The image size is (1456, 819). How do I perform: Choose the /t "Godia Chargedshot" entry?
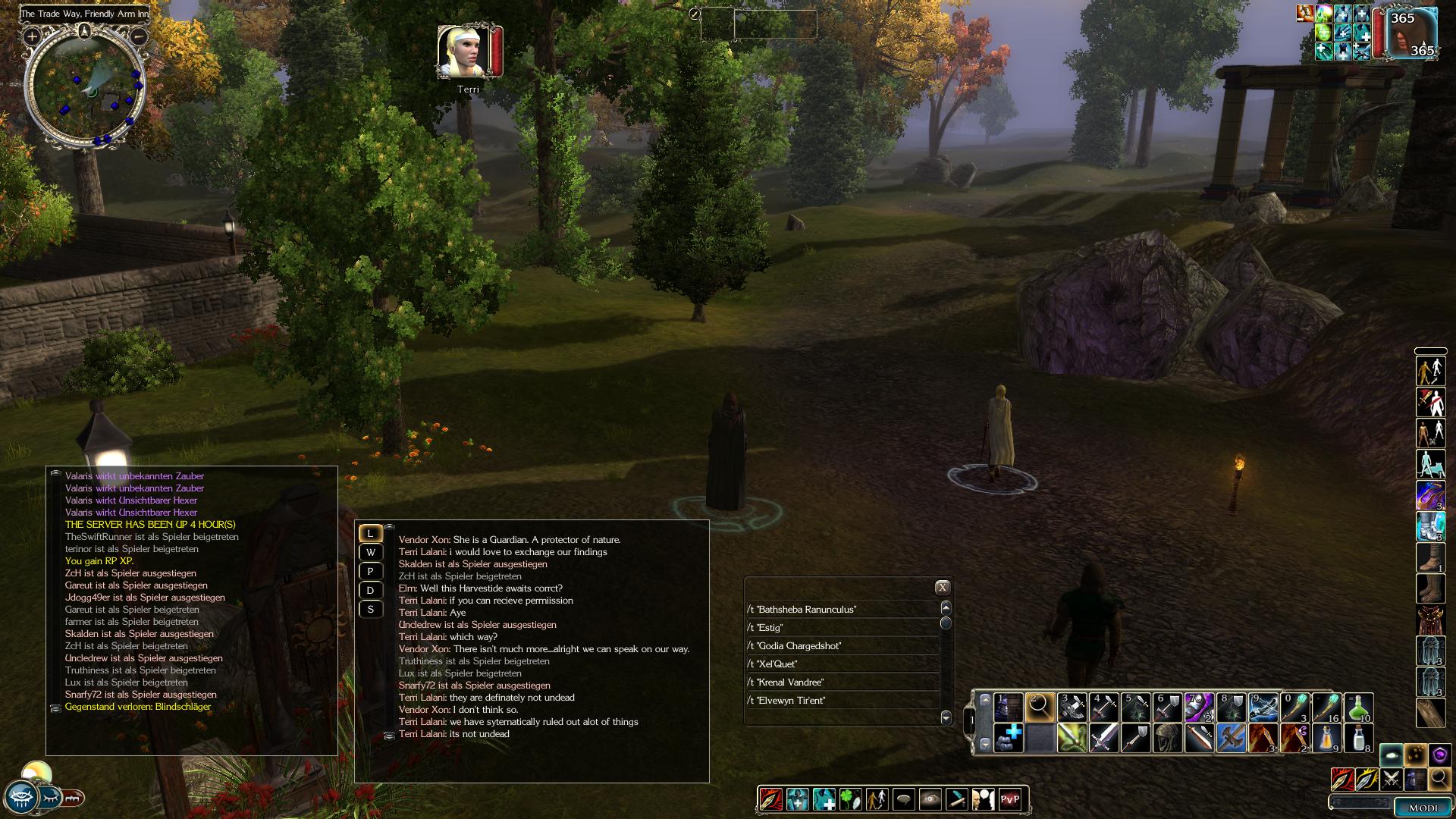click(842, 646)
